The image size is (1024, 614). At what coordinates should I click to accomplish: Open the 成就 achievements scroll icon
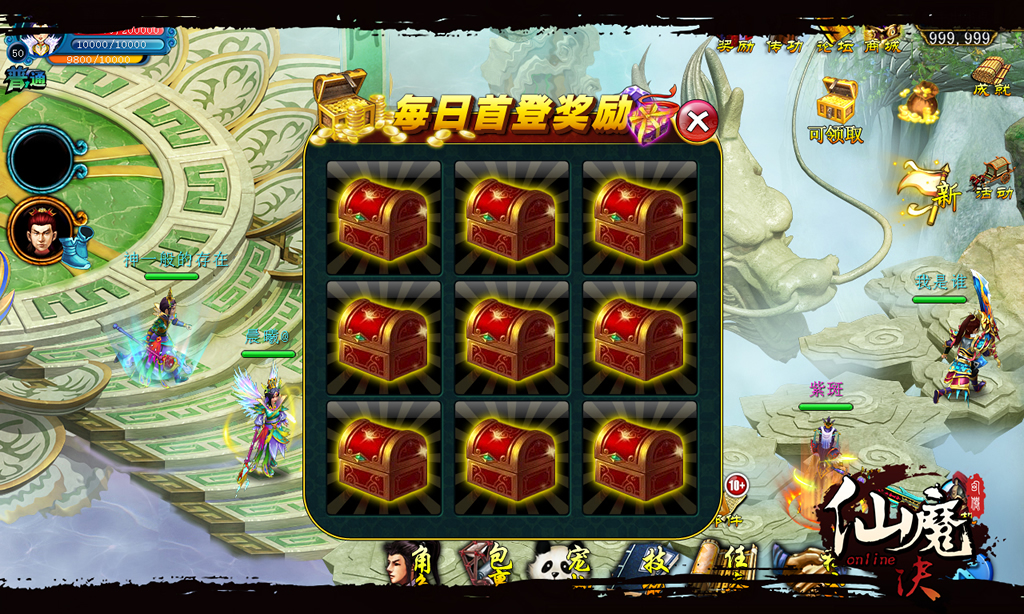tap(991, 75)
